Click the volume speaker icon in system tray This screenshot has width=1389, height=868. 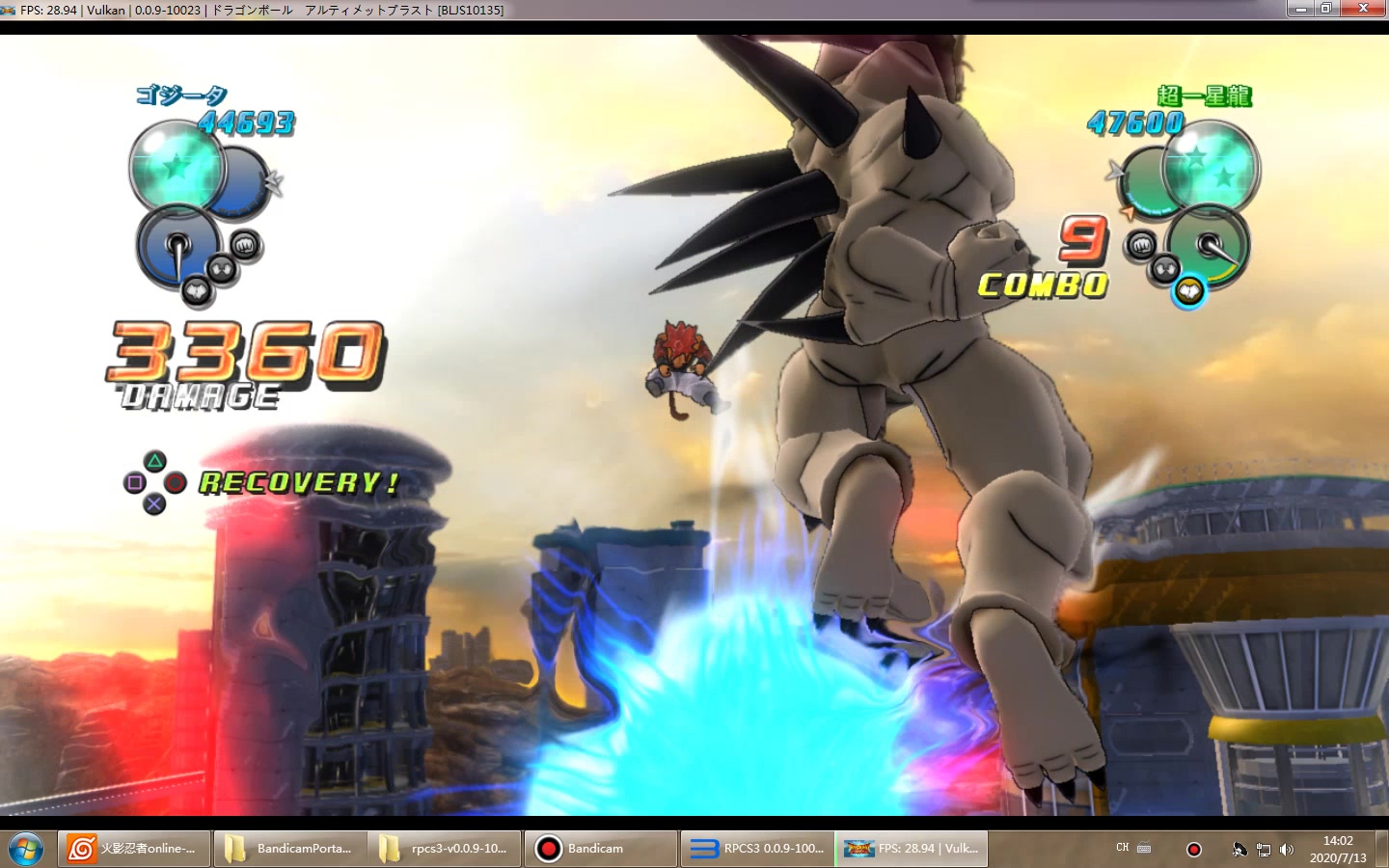coord(1287,850)
